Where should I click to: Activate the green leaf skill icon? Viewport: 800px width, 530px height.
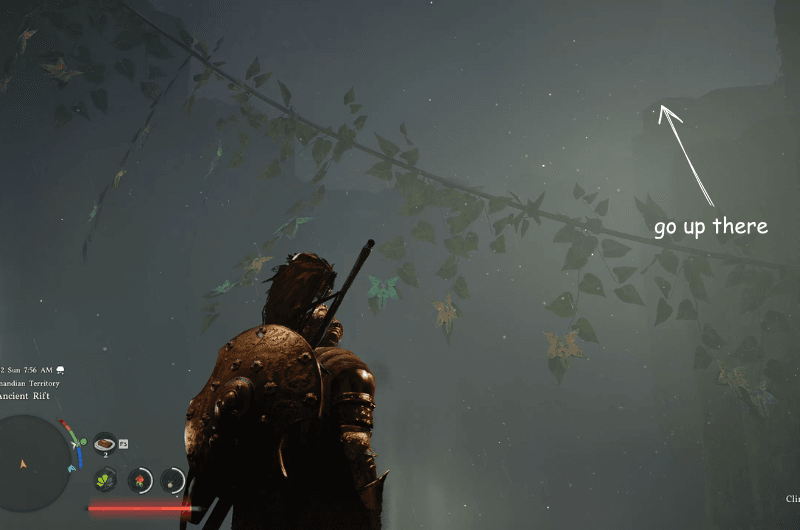(x=106, y=480)
